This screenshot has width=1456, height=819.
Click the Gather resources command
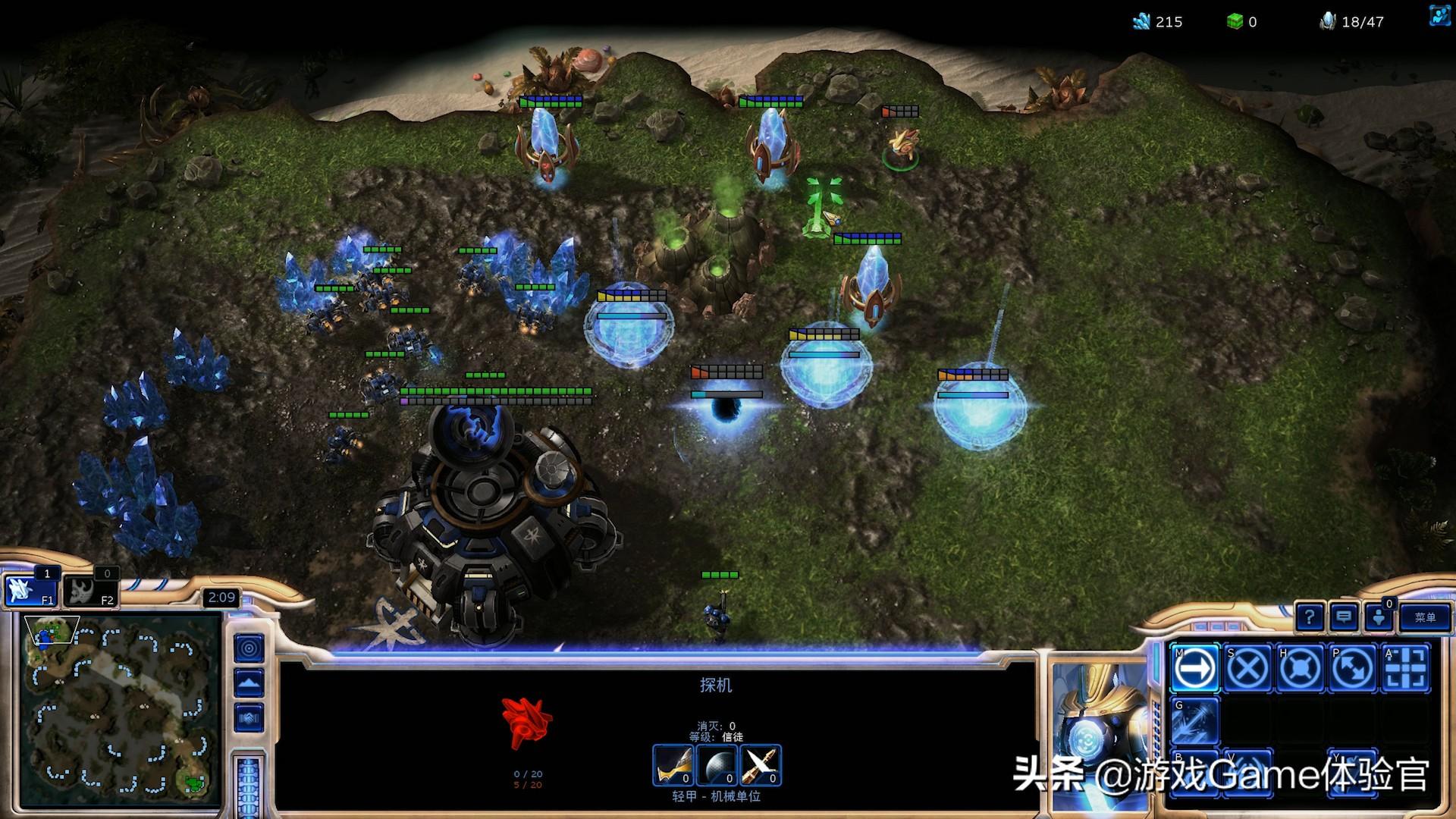point(1195,721)
